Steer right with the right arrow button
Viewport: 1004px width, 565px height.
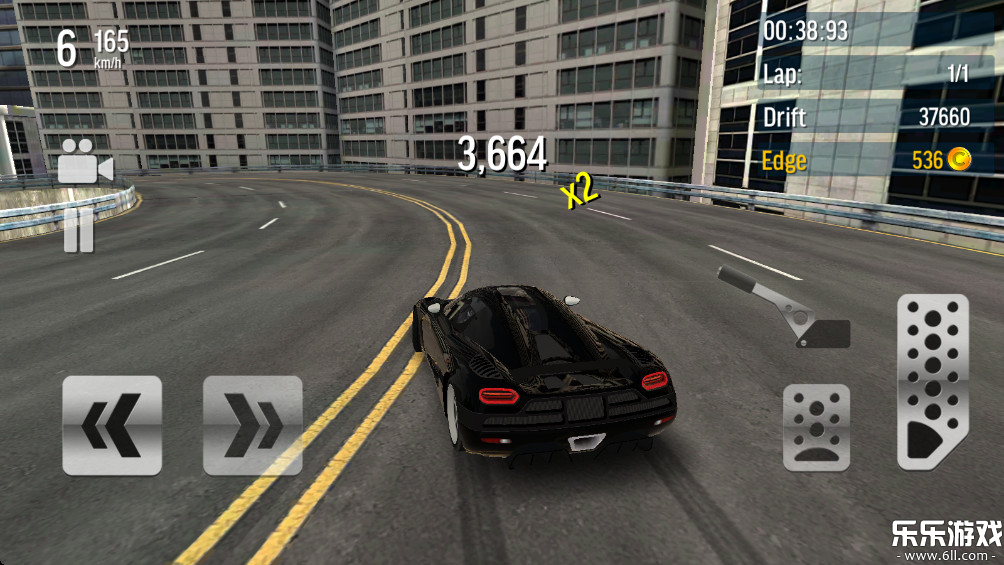coord(252,425)
